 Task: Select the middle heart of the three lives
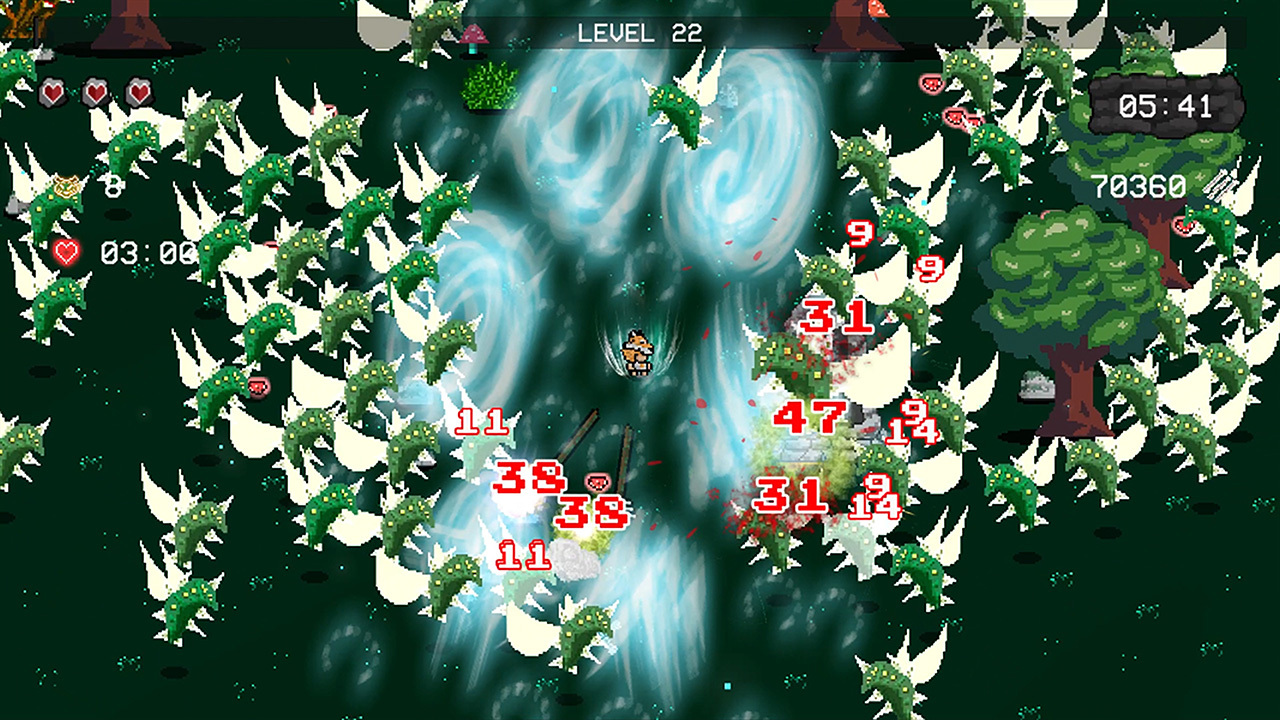pyautogui.click(x=95, y=92)
